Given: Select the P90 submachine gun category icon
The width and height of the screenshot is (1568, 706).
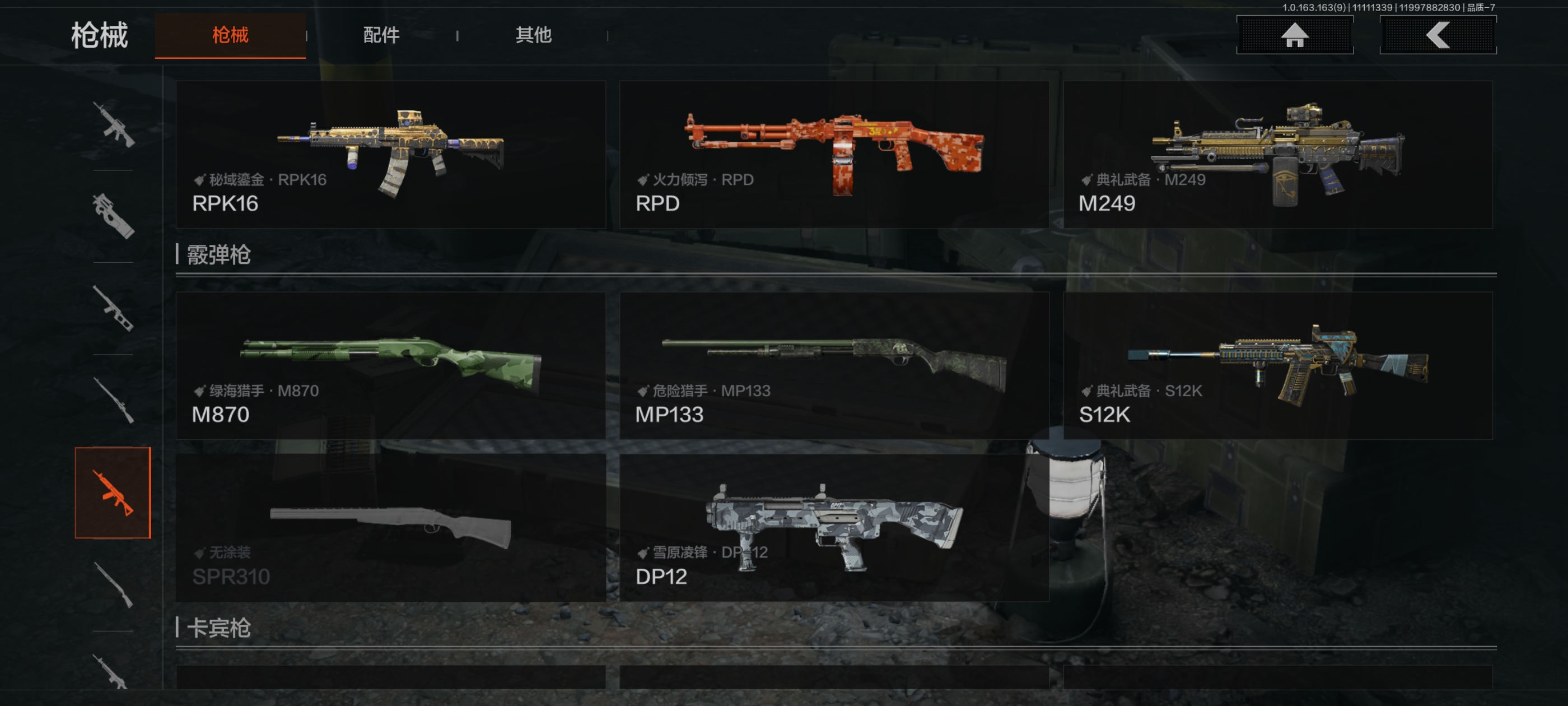Looking at the screenshot, I should point(113,216).
